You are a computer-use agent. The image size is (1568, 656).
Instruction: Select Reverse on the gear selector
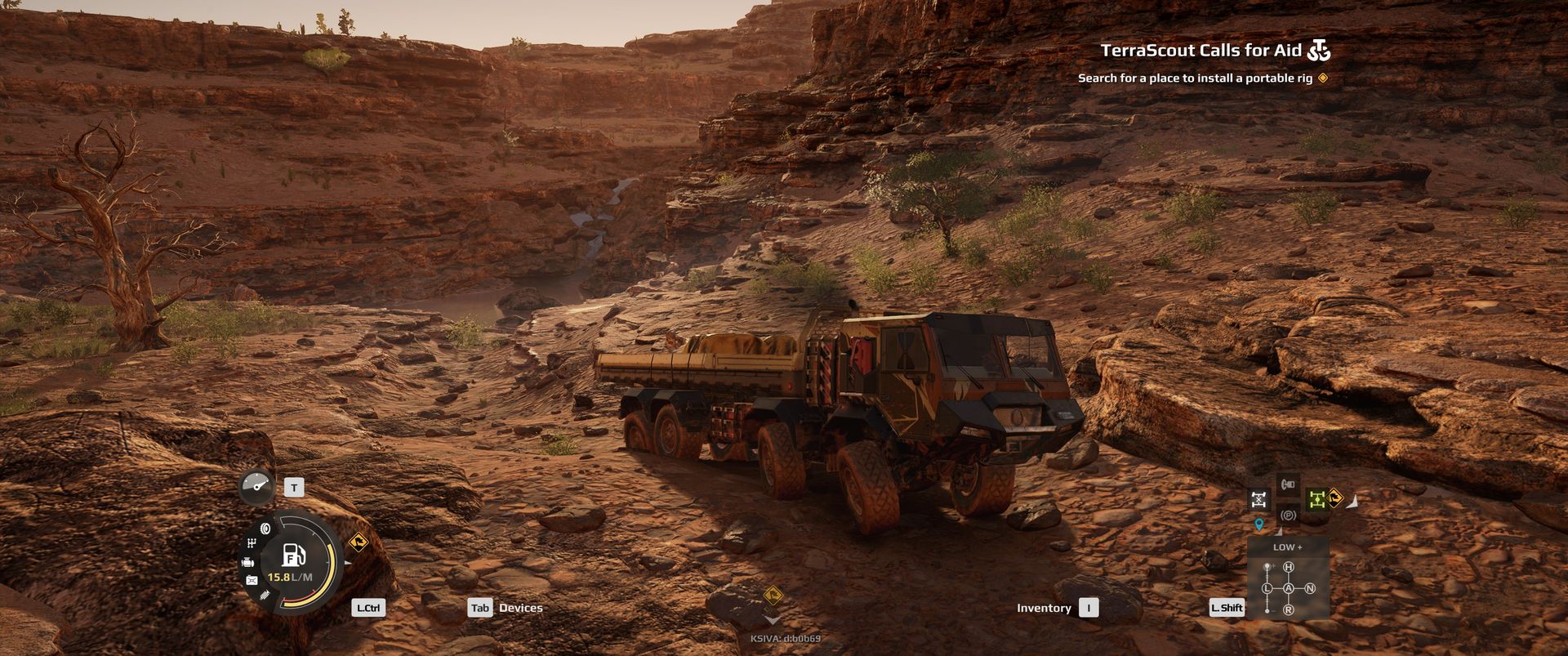click(x=1289, y=610)
